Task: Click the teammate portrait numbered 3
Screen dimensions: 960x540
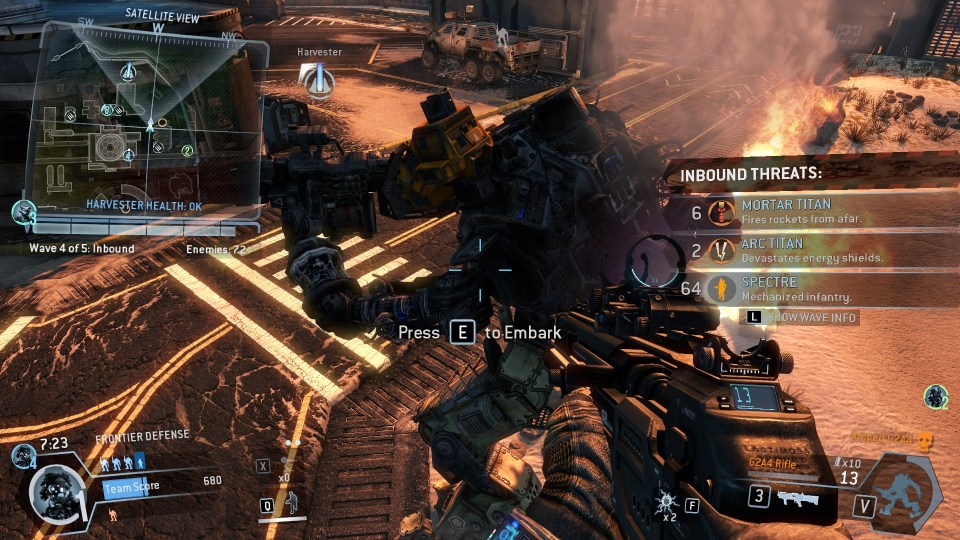Action: click(x=24, y=212)
